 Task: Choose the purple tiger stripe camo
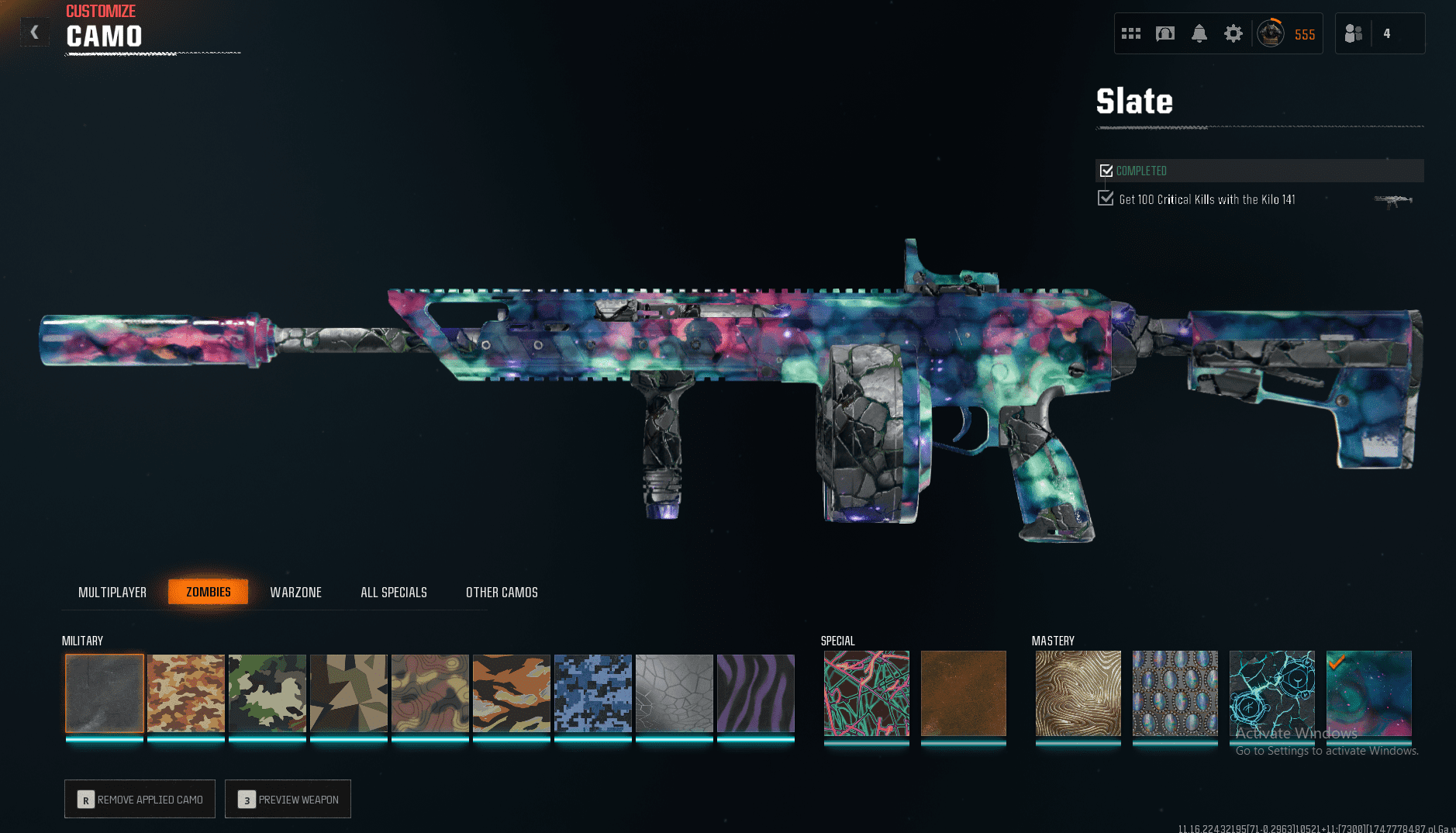pos(756,693)
